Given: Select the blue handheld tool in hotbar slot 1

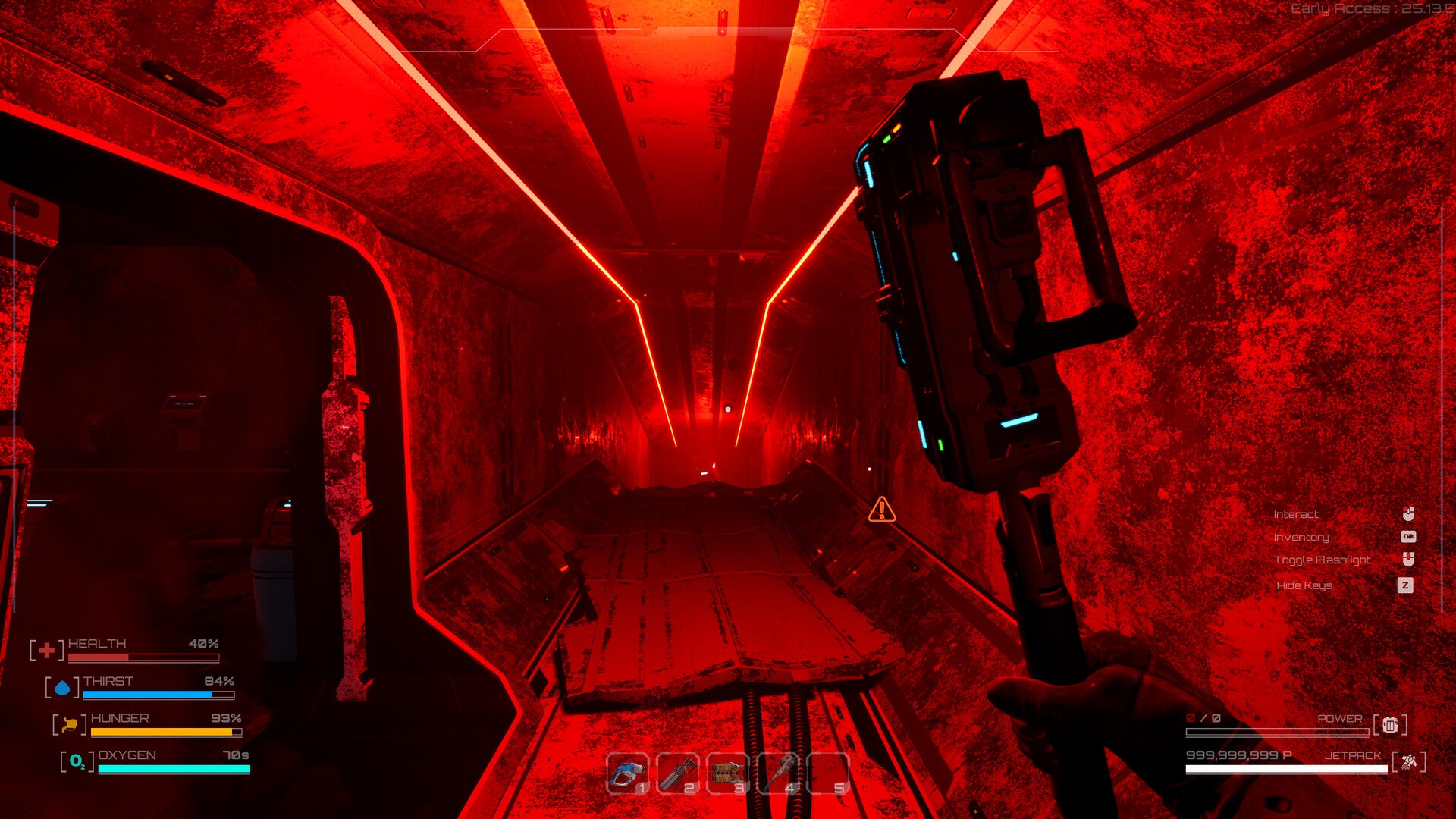Looking at the screenshot, I should pos(628,774).
